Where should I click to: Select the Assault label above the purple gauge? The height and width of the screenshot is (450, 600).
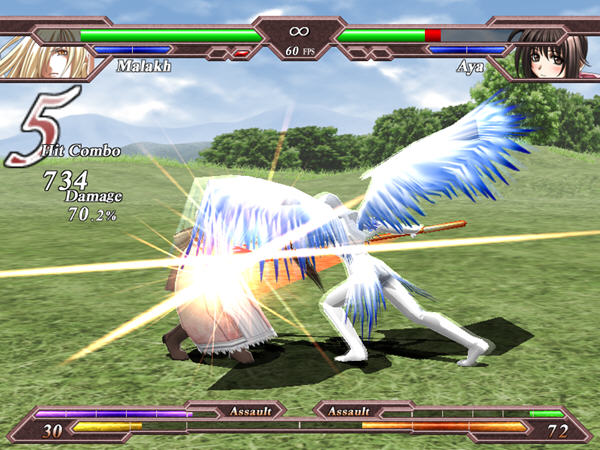tap(249, 410)
